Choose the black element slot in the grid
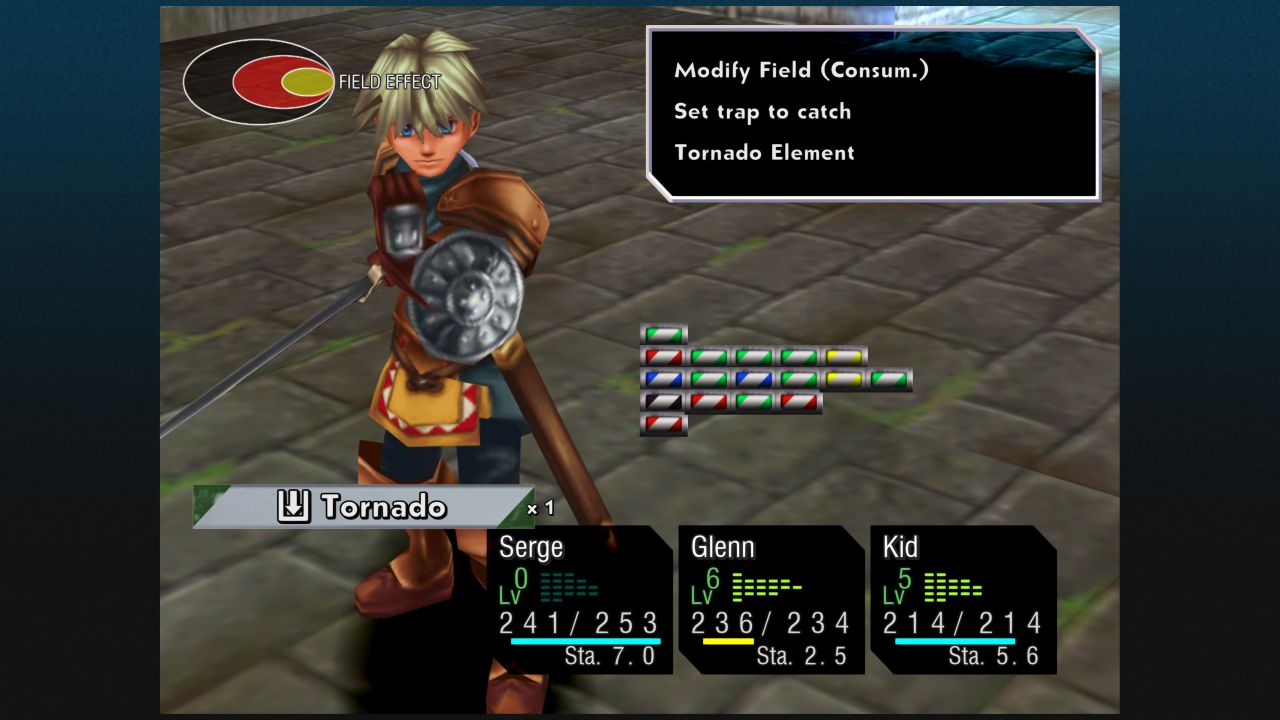 click(x=663, y=402)
